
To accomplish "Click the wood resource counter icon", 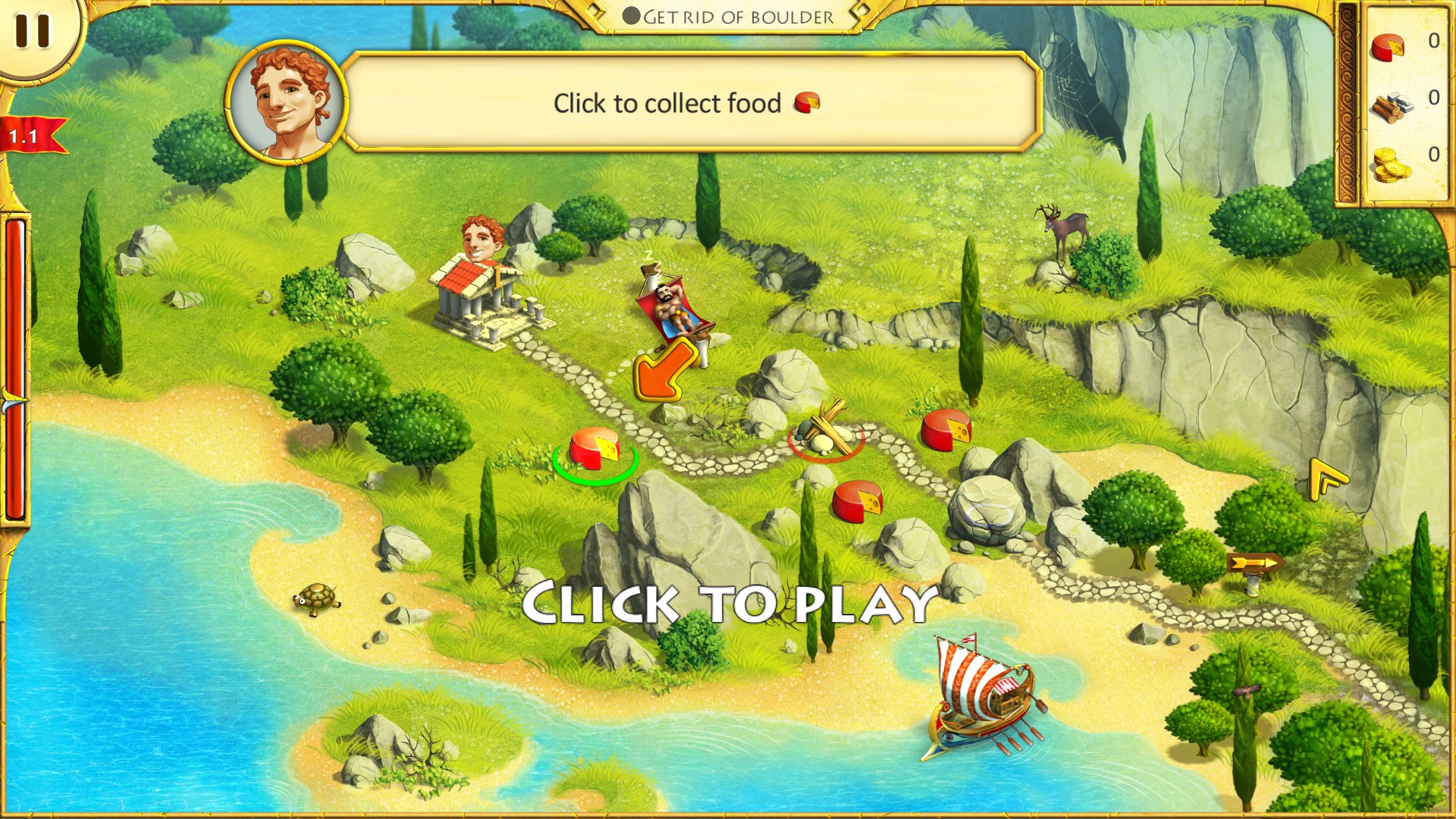I will pyautogui.click(x=1392, y=108).
